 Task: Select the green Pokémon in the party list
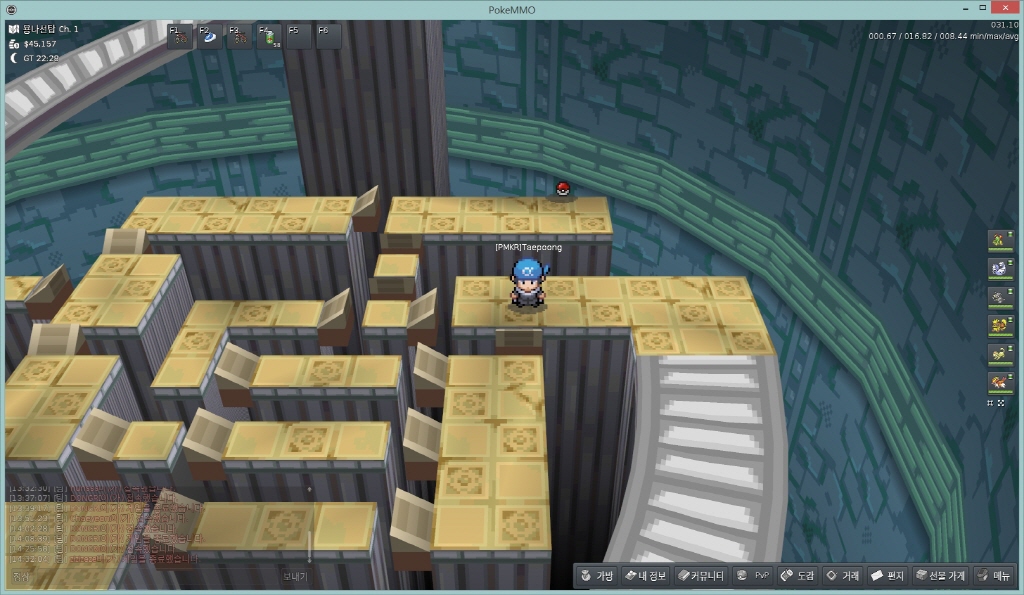click(997, 239)
